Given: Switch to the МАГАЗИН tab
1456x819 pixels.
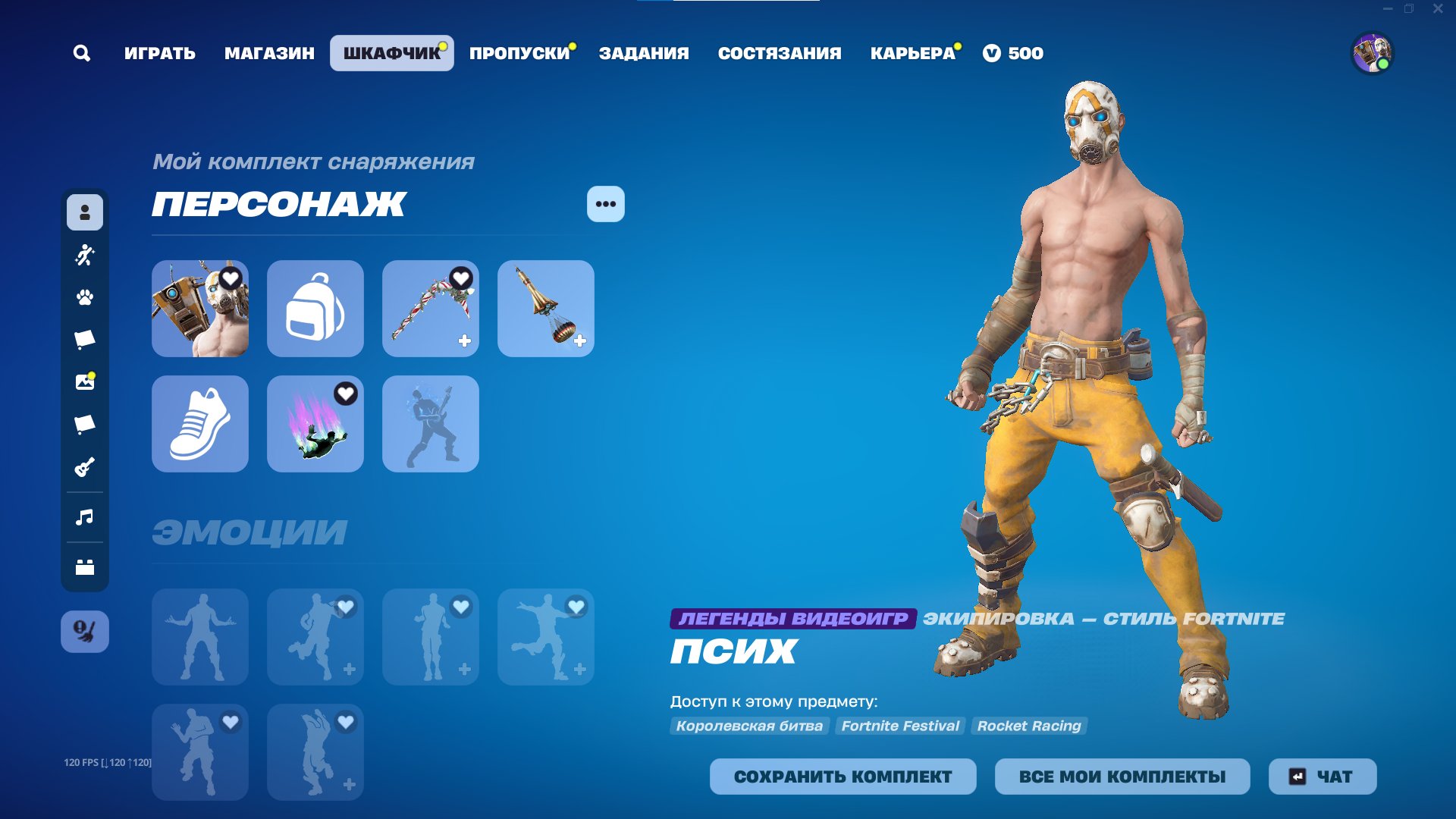Looking at the screenshot, I should point(269,52).
